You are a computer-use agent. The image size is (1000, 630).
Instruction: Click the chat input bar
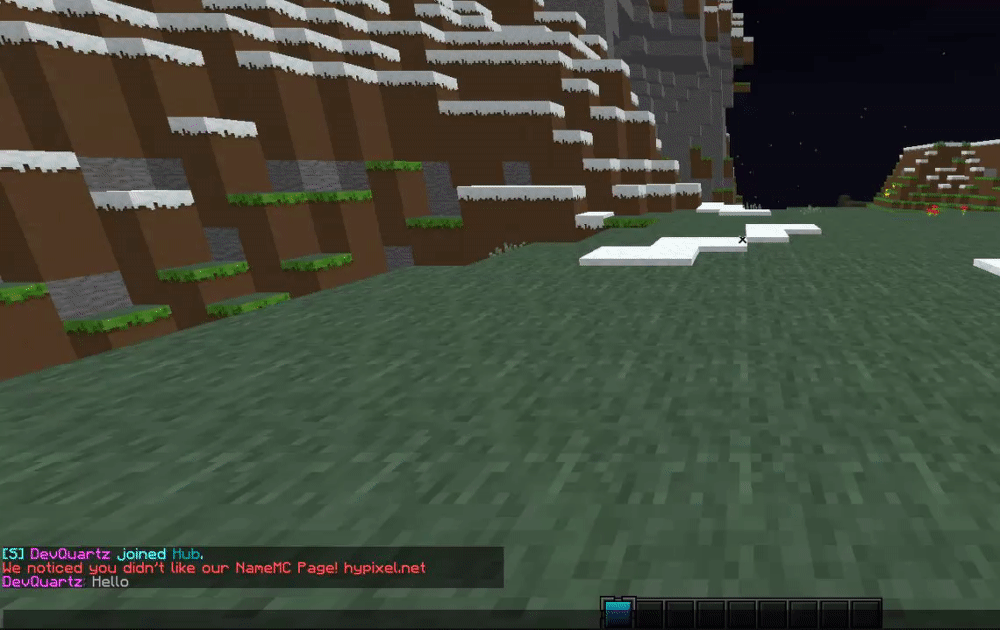300,620
